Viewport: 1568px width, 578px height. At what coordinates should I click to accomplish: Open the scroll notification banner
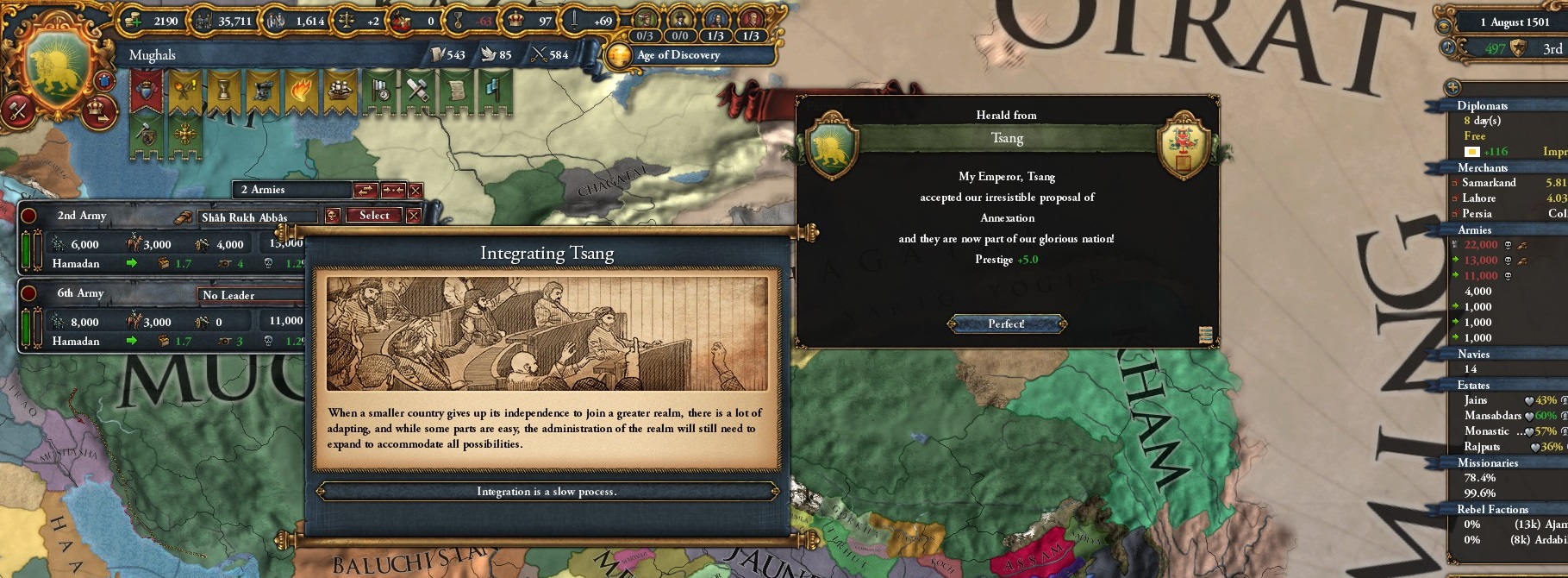[x=456, y=90]
